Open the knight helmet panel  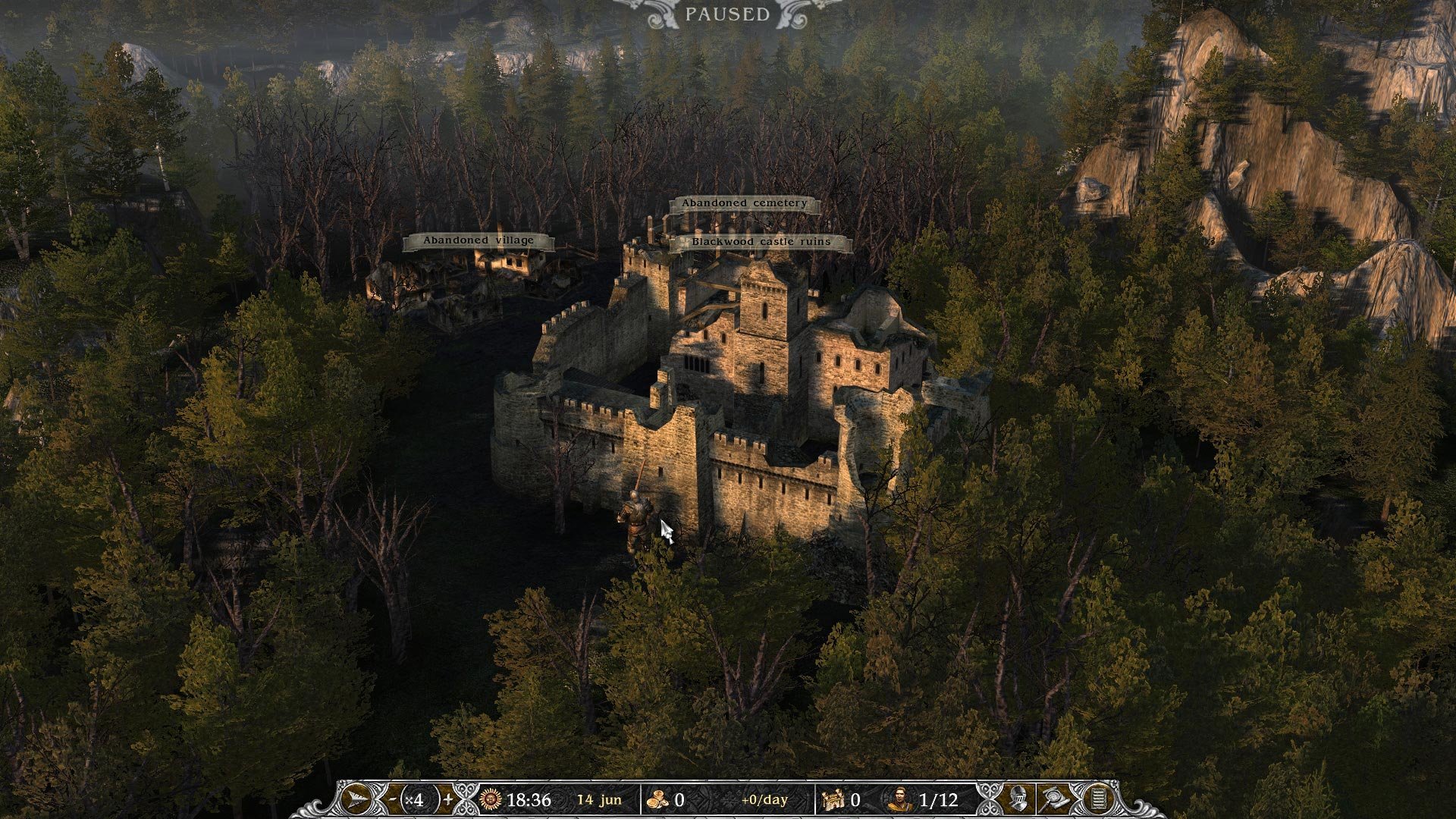tap(1018, 799)
